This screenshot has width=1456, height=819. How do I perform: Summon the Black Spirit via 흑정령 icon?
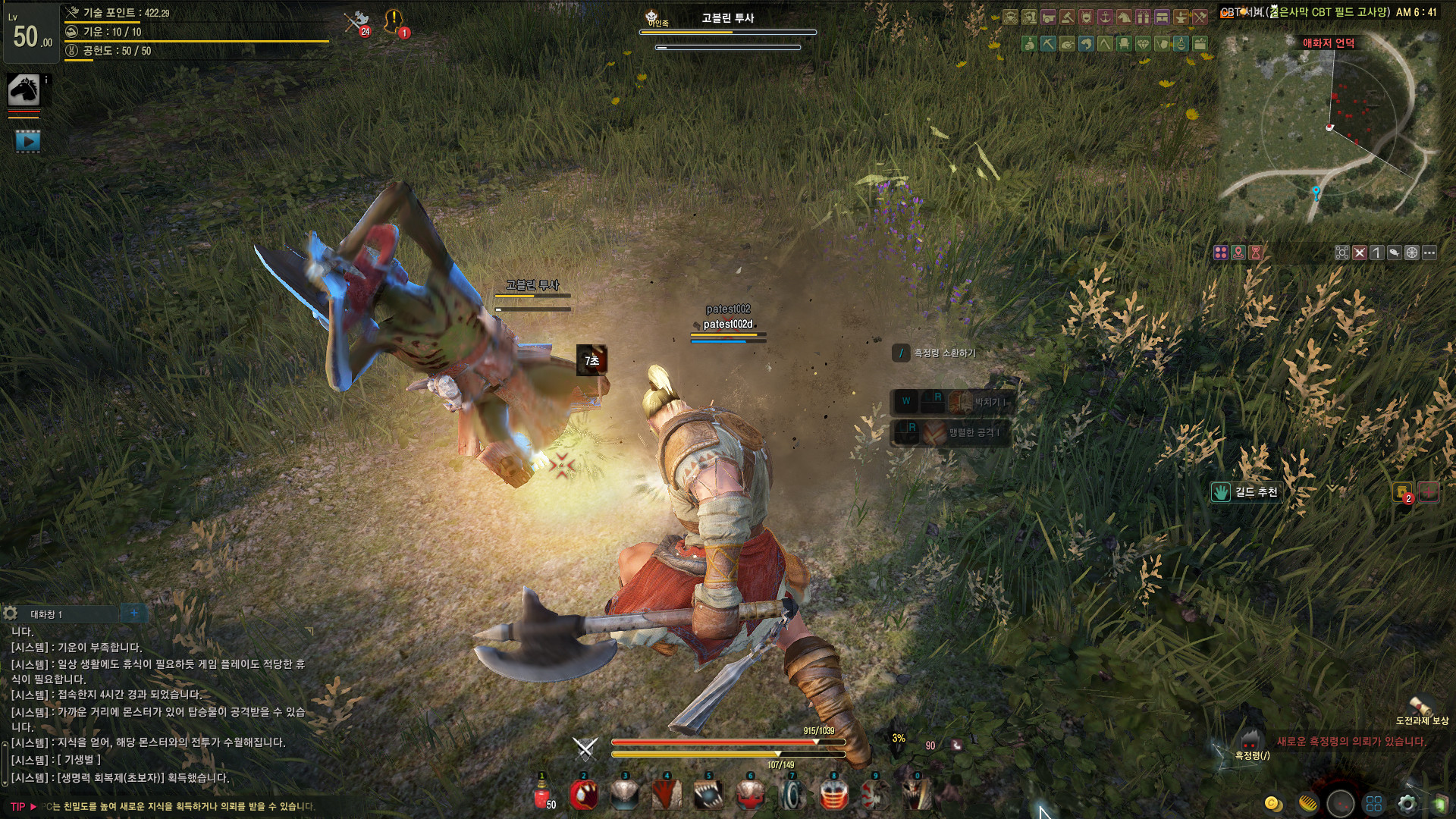tap(1250, 741)
